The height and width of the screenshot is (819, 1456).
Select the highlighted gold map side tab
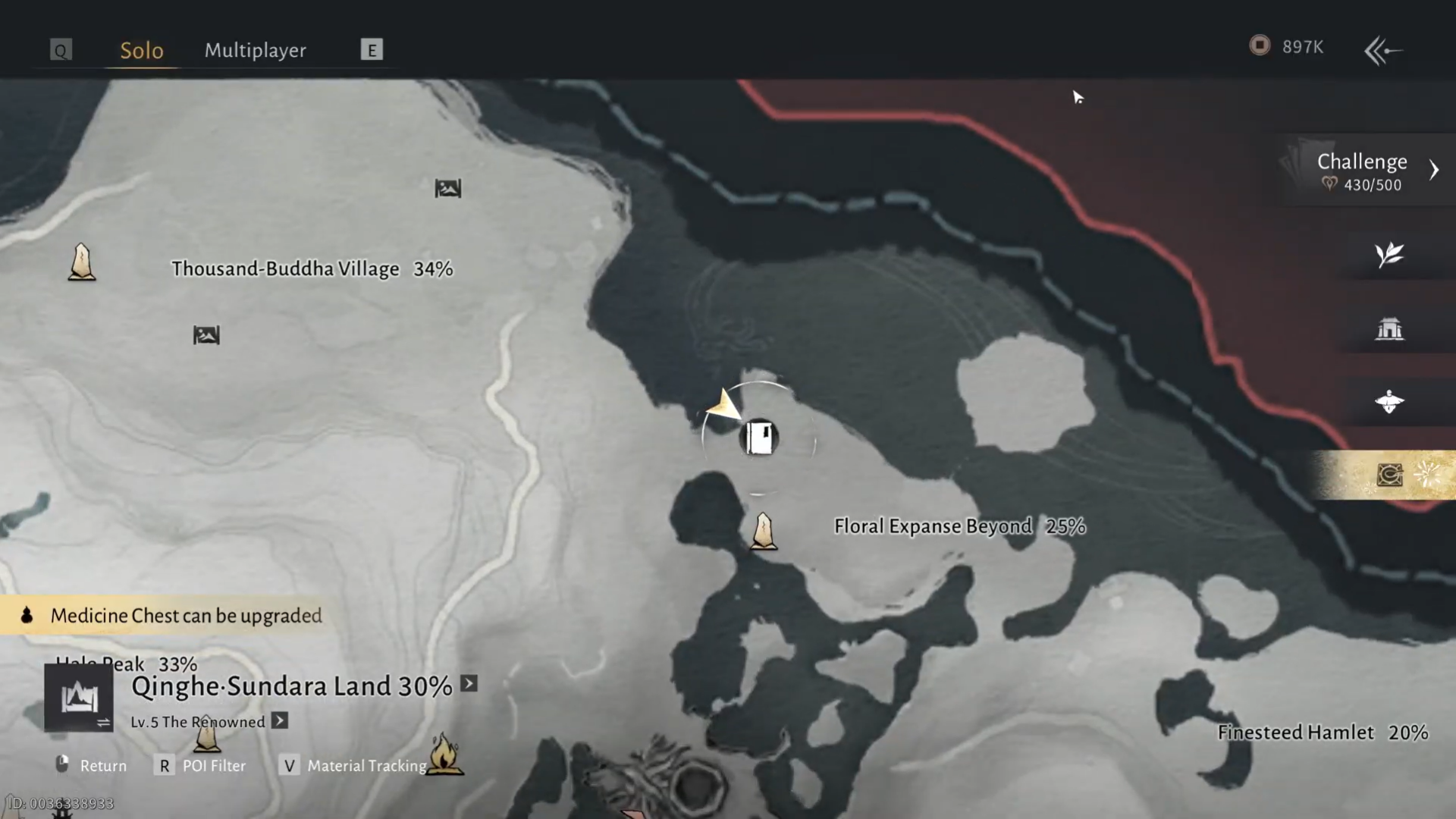tap(1389, 475)
